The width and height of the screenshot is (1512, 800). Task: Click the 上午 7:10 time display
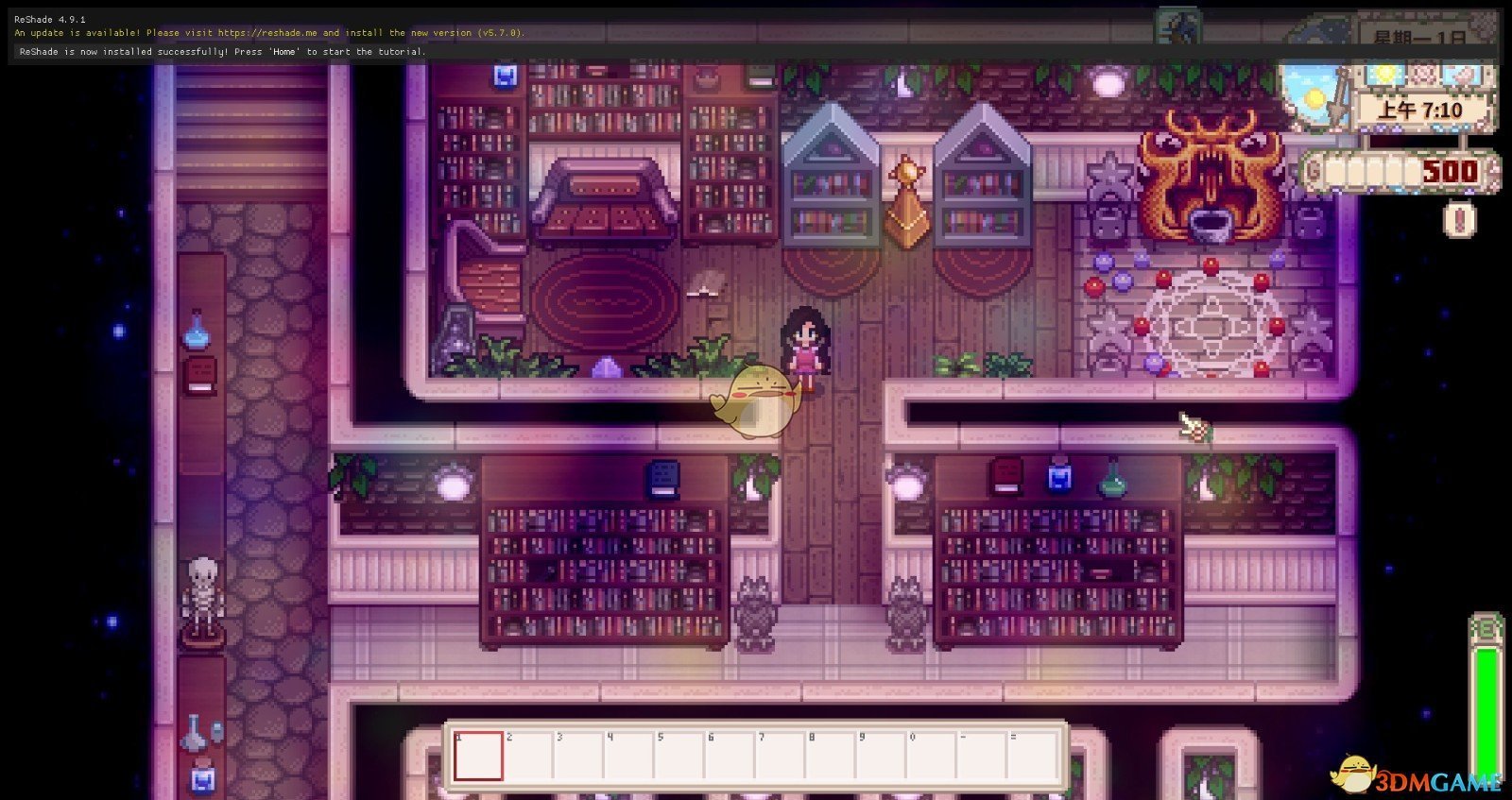(1423, 109)
